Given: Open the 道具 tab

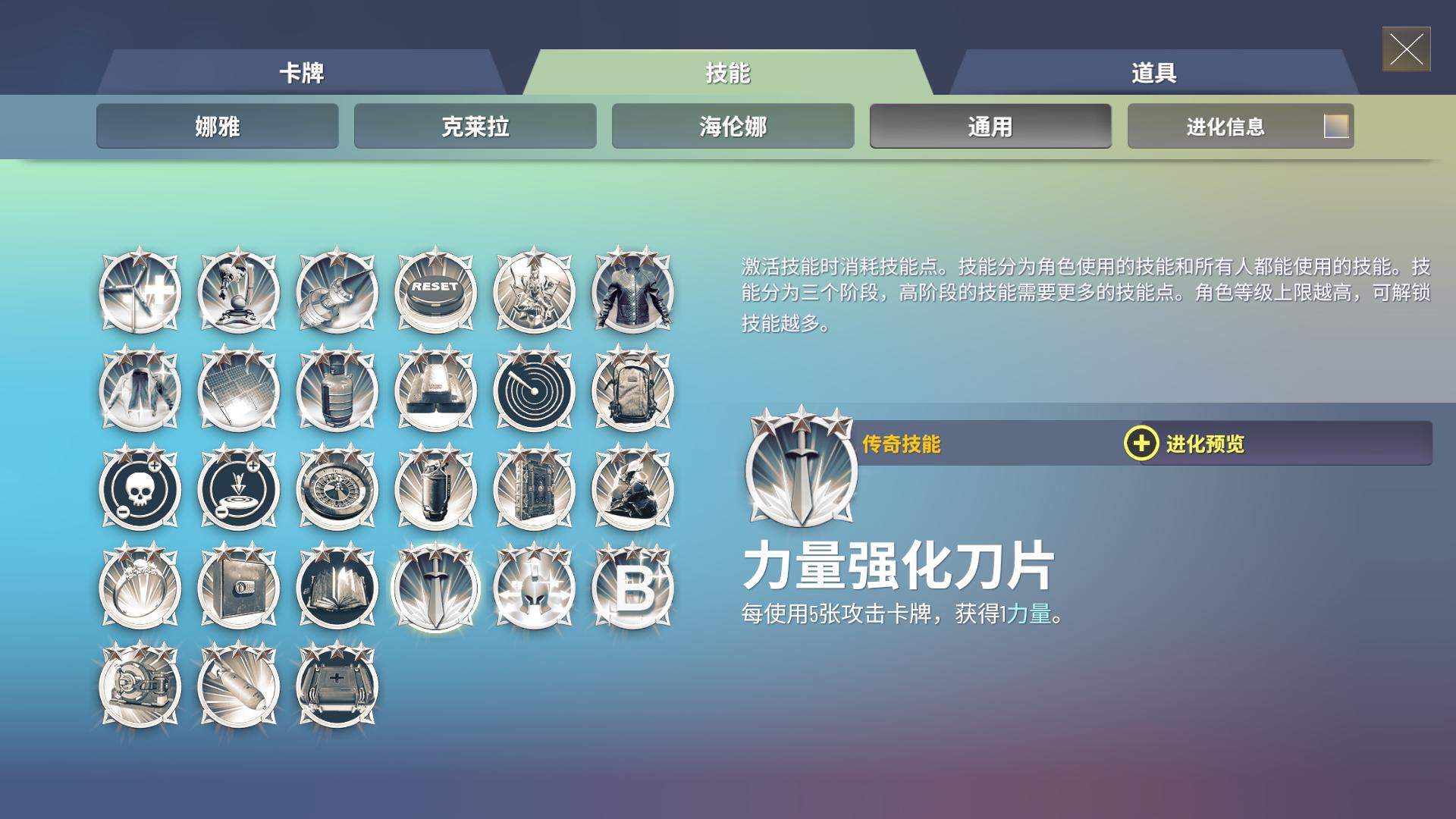Looking at the screenshot, I should [x=1153, y=72].
